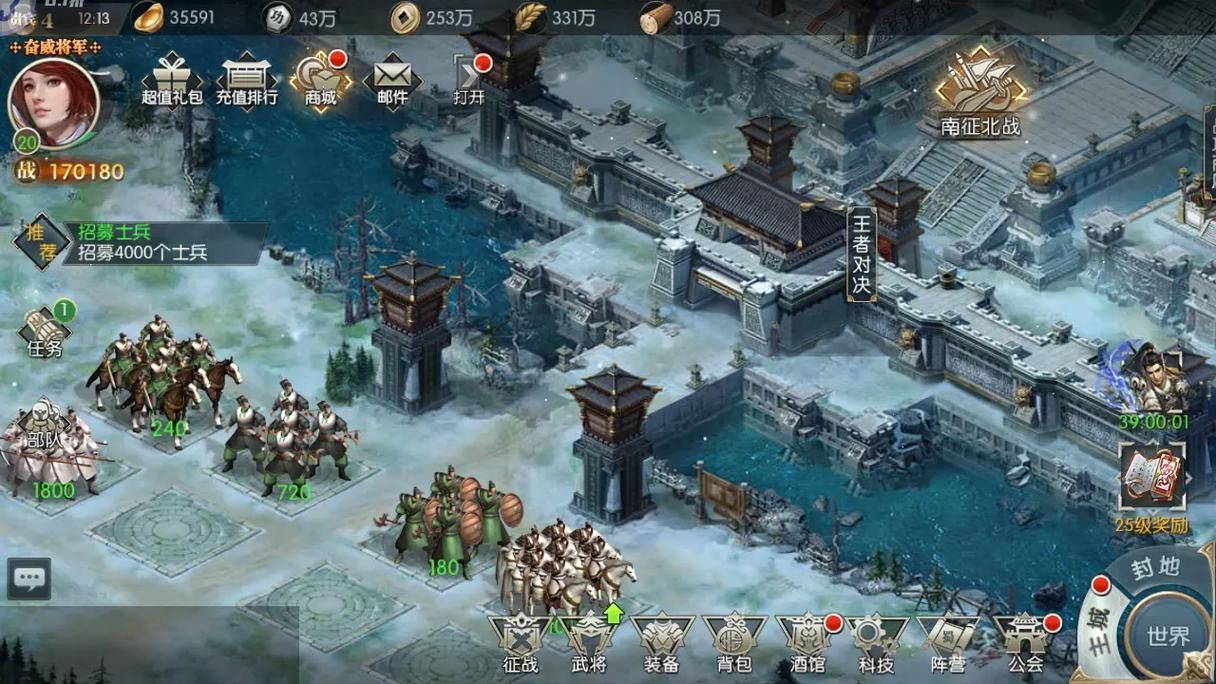Click the 打开 expand button
1216x684 pixels.
[x=469, y=80]
